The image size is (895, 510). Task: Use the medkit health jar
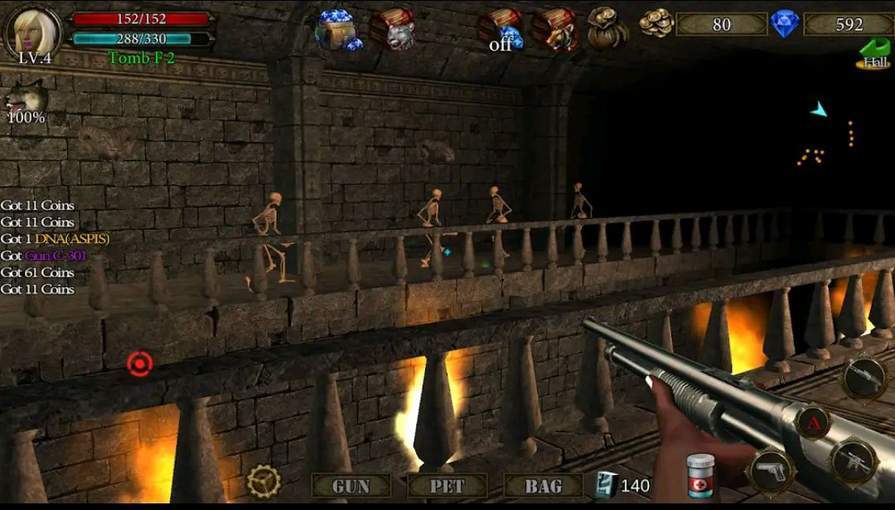[703, 474]
